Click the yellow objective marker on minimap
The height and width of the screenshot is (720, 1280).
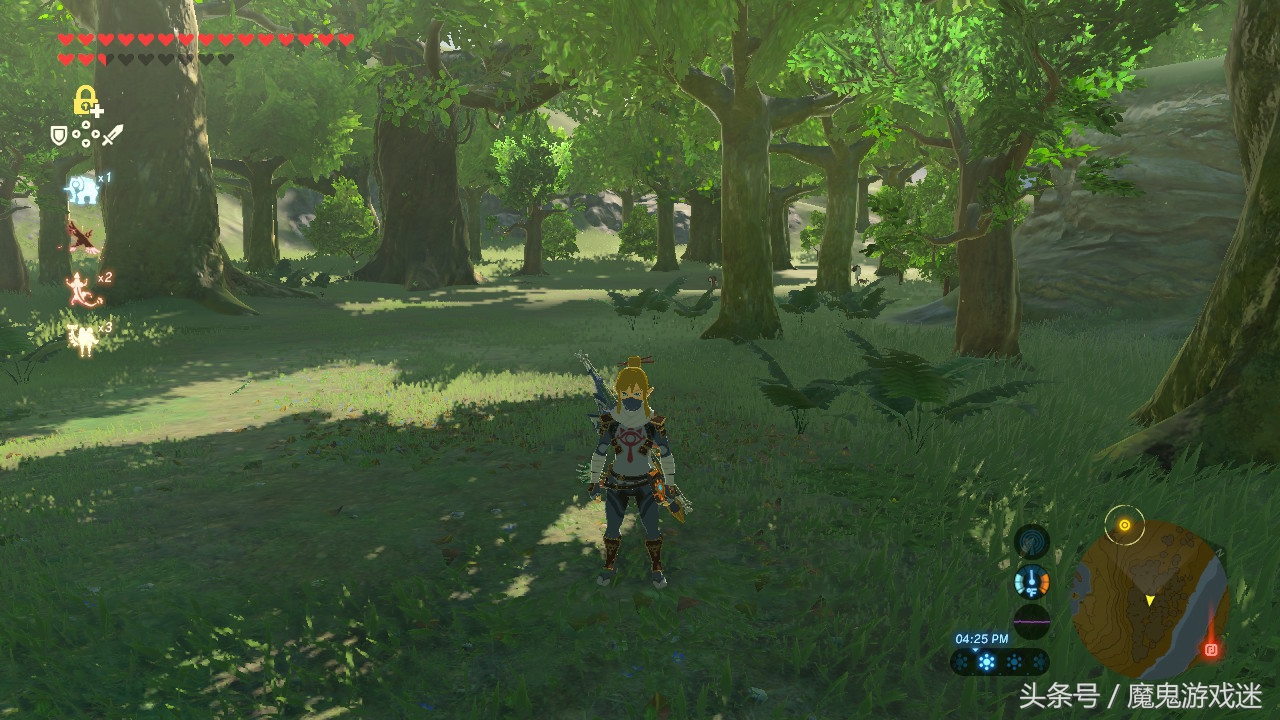pyautogui.click(x=1125, y=524)
